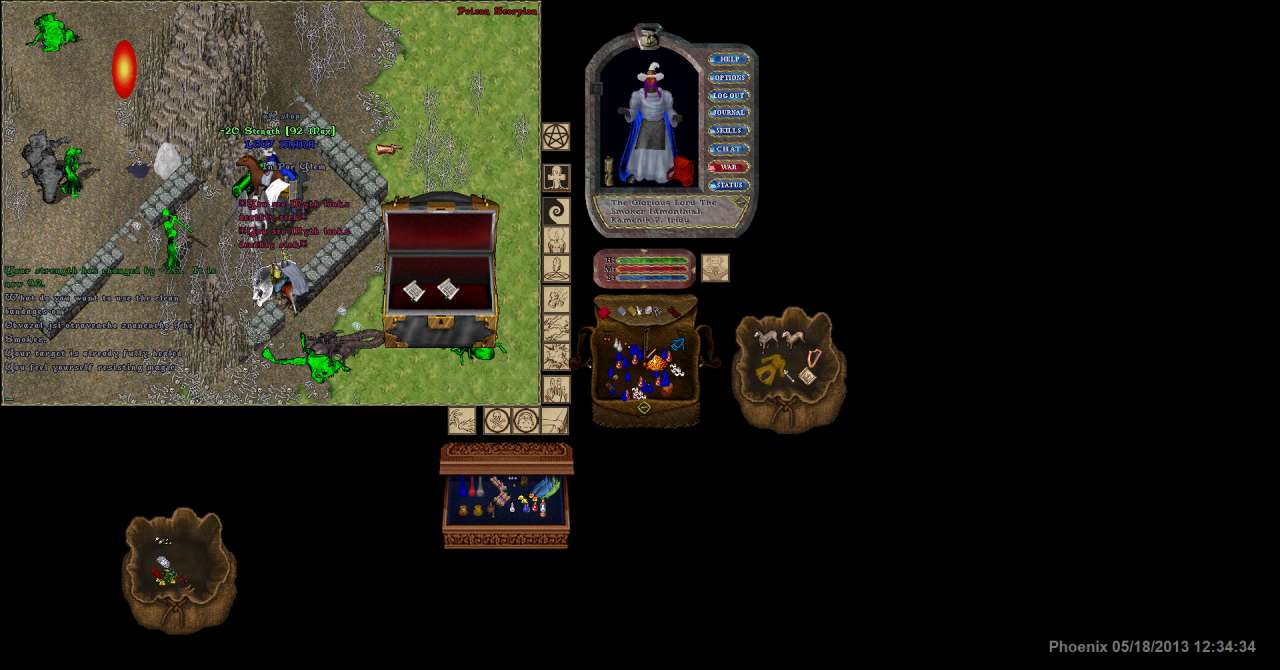Toggle War mode
The width and height of the screenshot is (1280, 670).
tap(729, 167)
